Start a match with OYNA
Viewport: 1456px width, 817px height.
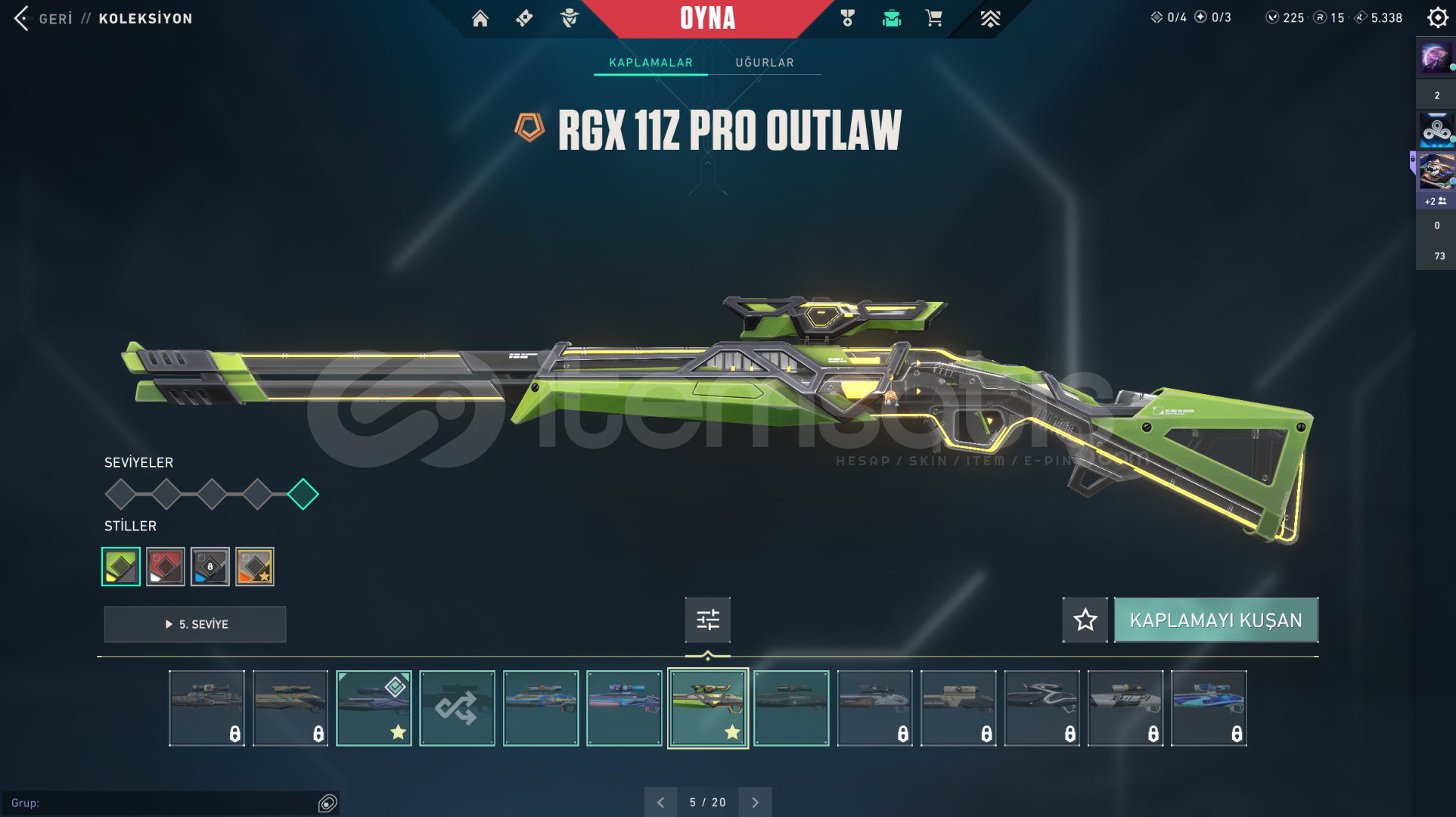pos(707,18)
